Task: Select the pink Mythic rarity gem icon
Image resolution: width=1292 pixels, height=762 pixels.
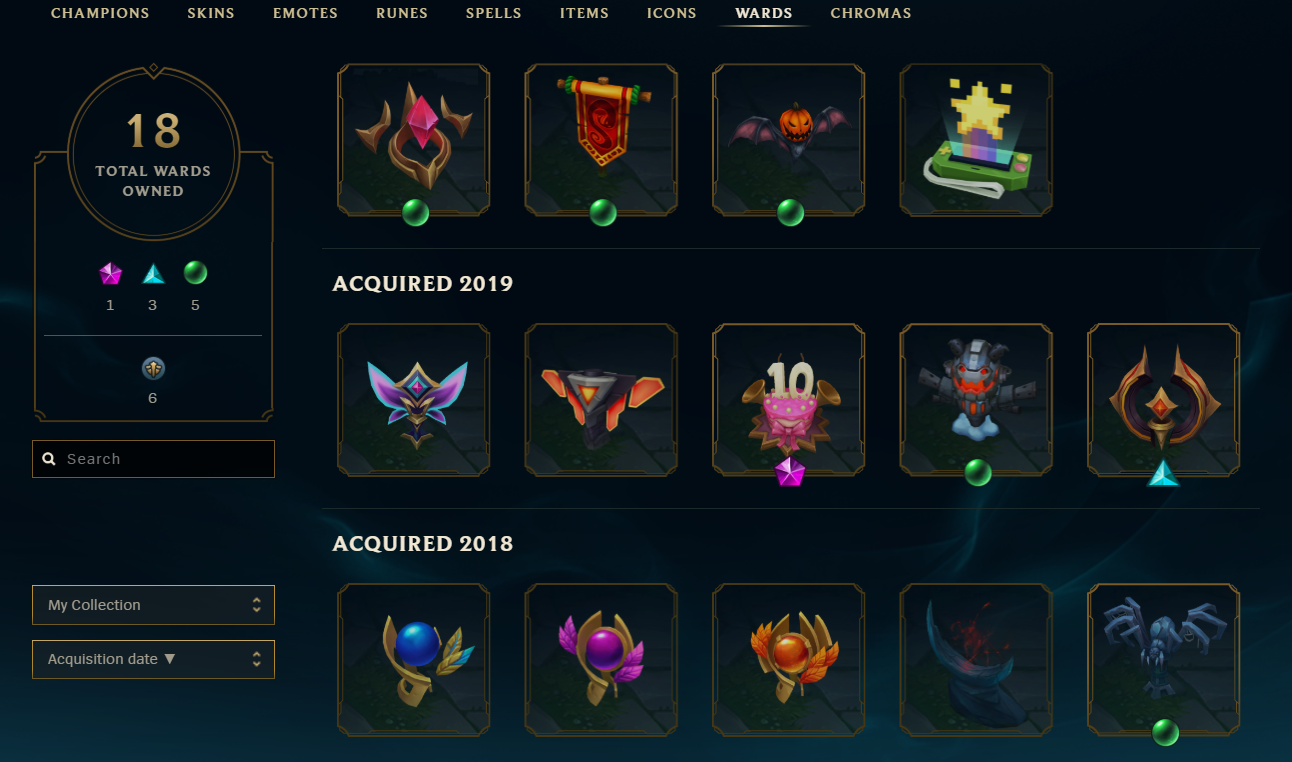Action: (x=110, y=272)
